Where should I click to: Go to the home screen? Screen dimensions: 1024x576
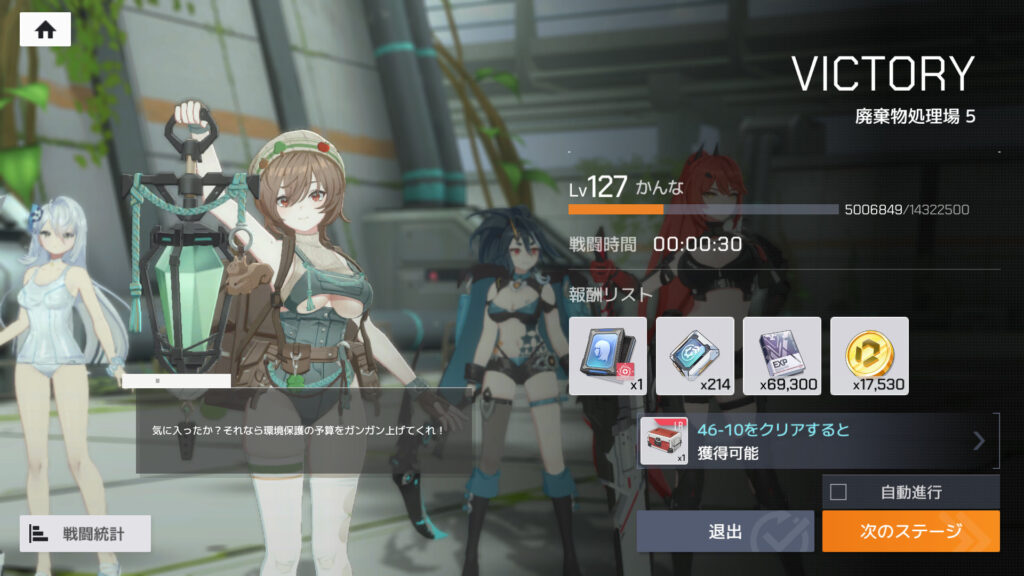(x=45, y=29)
